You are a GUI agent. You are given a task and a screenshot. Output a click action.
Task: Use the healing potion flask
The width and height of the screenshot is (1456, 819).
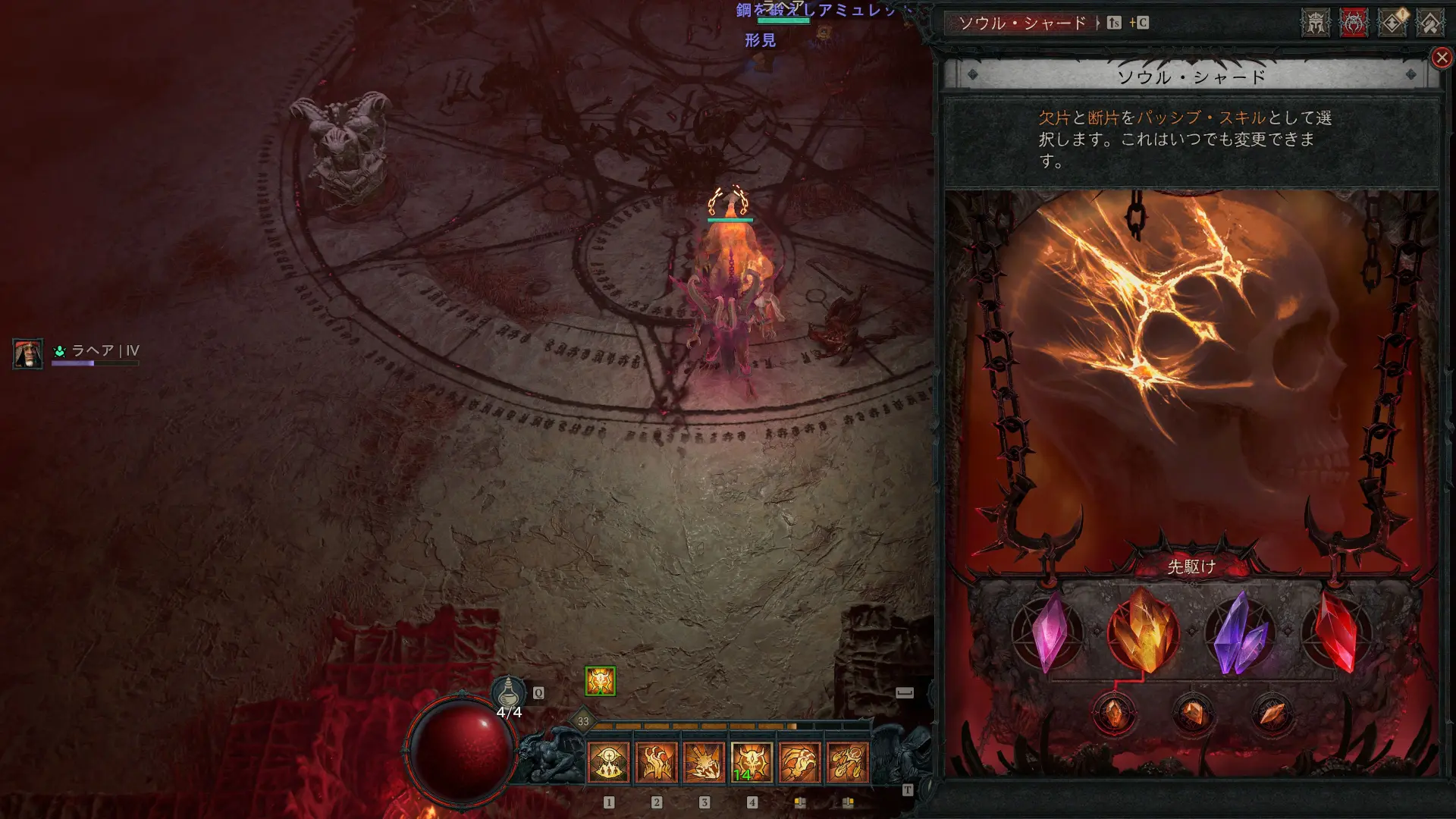pos(509,692)
